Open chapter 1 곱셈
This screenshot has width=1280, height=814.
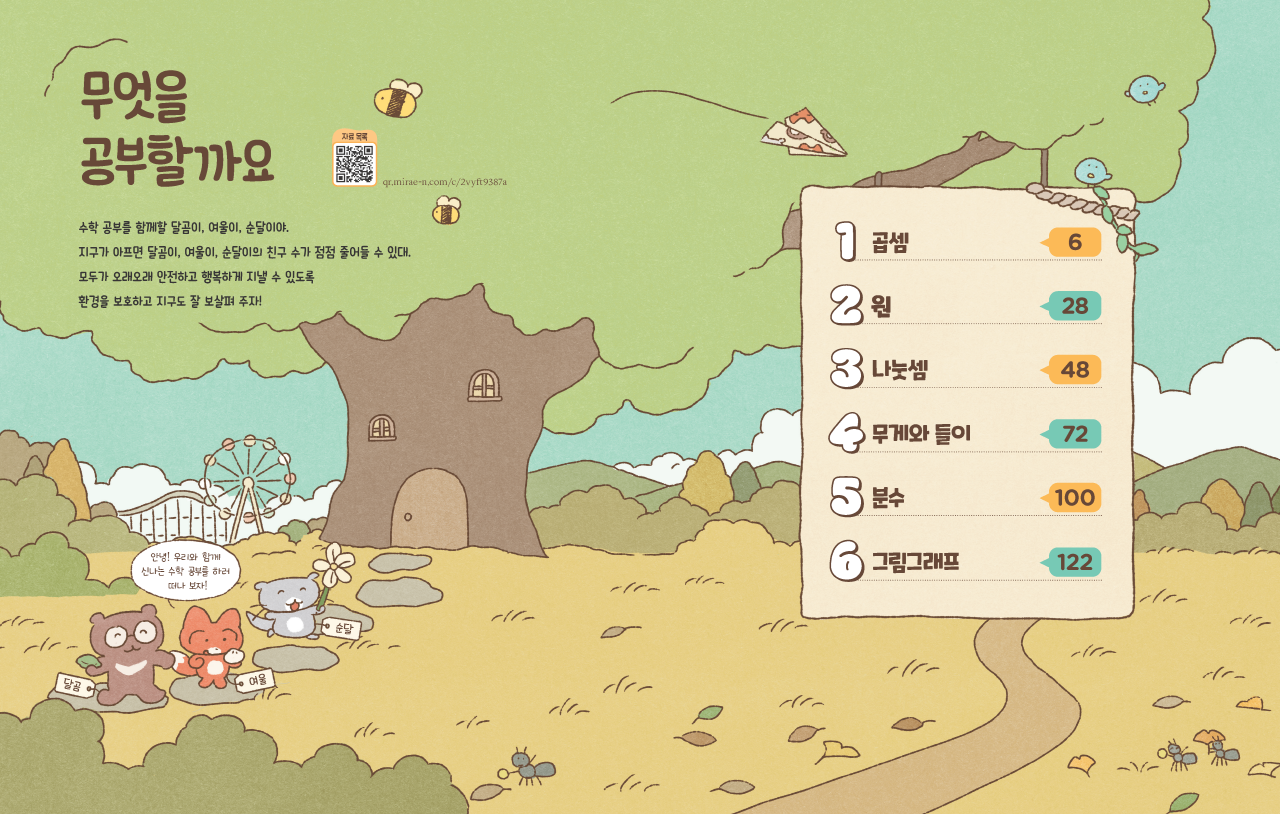tap(889, 242)
